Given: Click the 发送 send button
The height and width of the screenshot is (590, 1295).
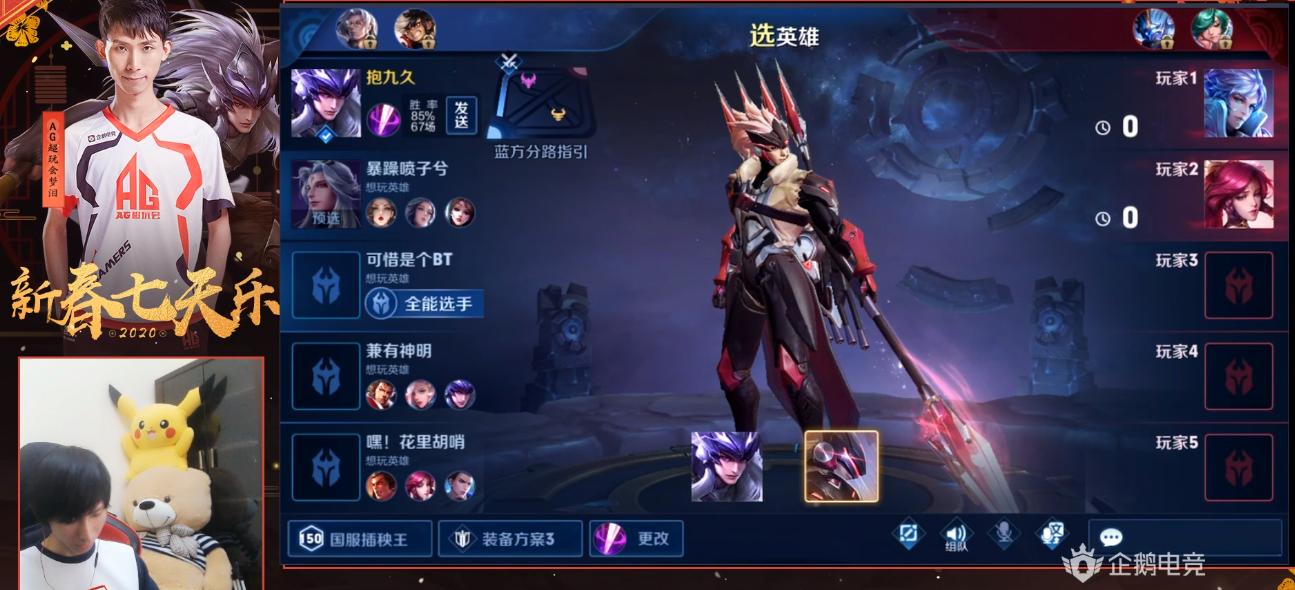Looking at the screenshot, I should pyautogui.click(x=461, y=114).
